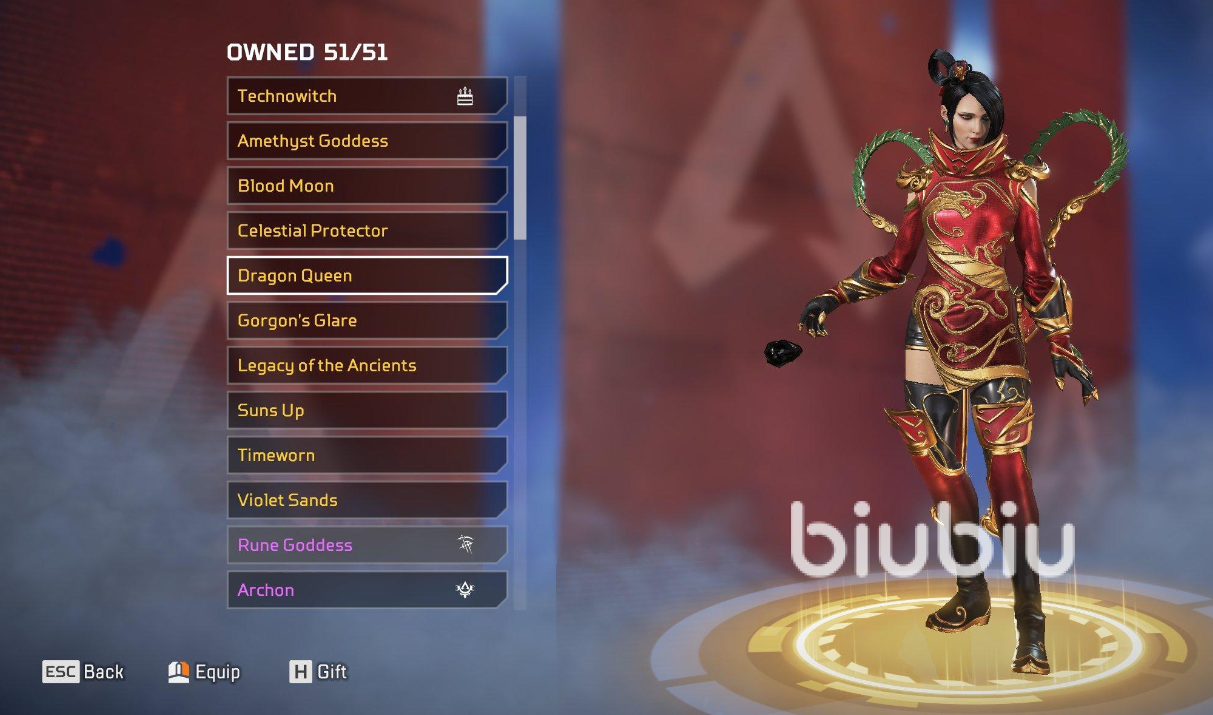Open the Gift option

click(x=318, y=672)
